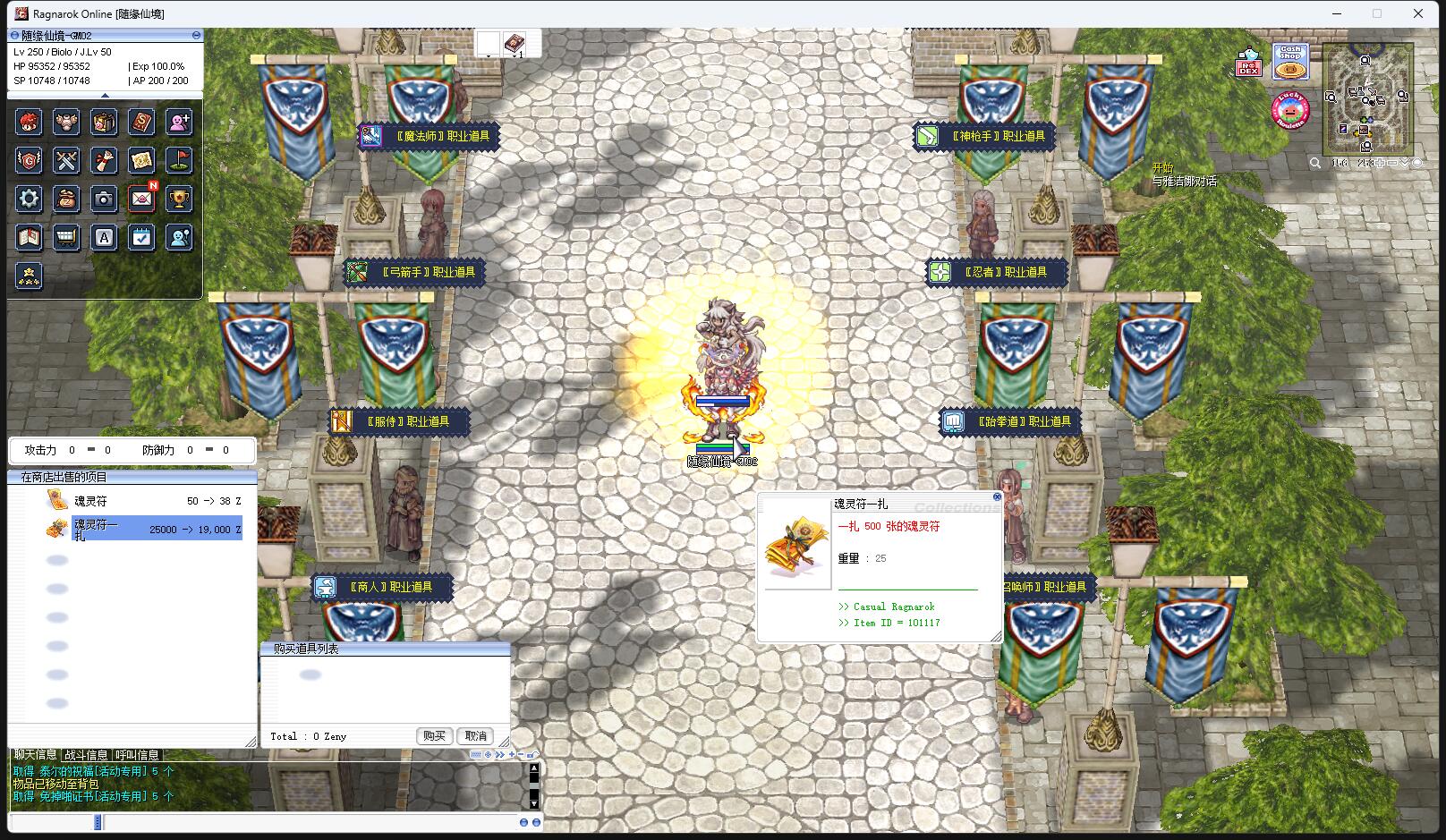Open the gear settings icon

29,199
